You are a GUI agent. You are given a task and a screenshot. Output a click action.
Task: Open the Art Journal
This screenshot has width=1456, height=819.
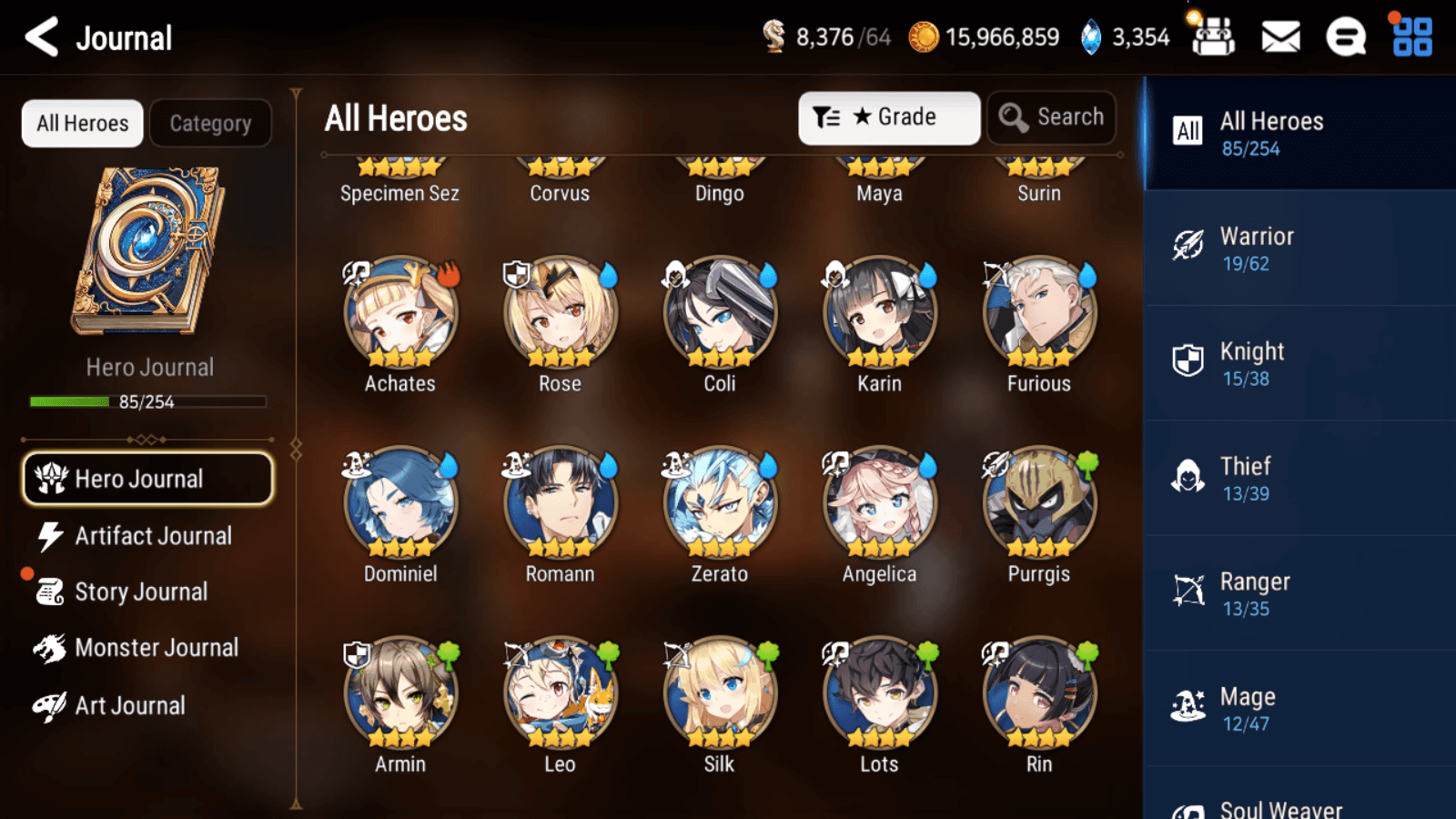pyautogui.click(x=132, y=705)
